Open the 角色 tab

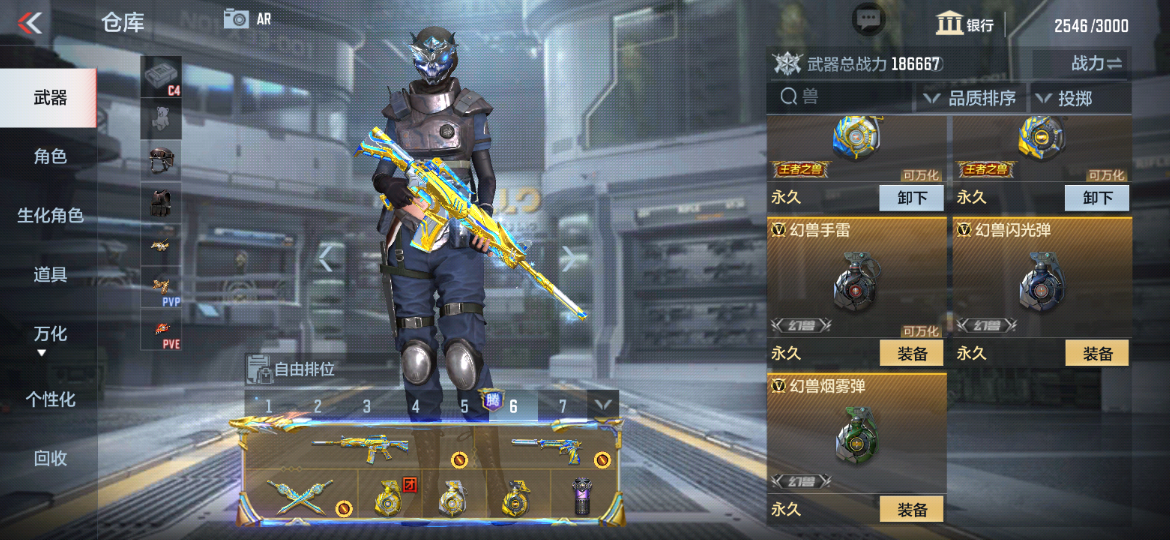[x=49, y=156]
